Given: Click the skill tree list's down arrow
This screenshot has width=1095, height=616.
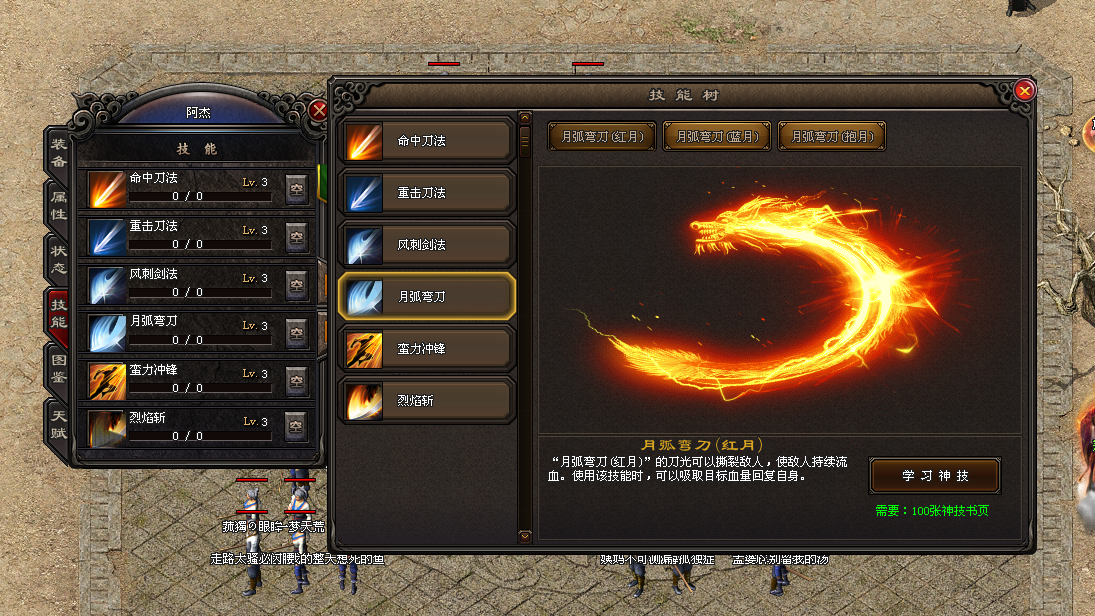Looking at the screenshot, I should pos(525,536).
